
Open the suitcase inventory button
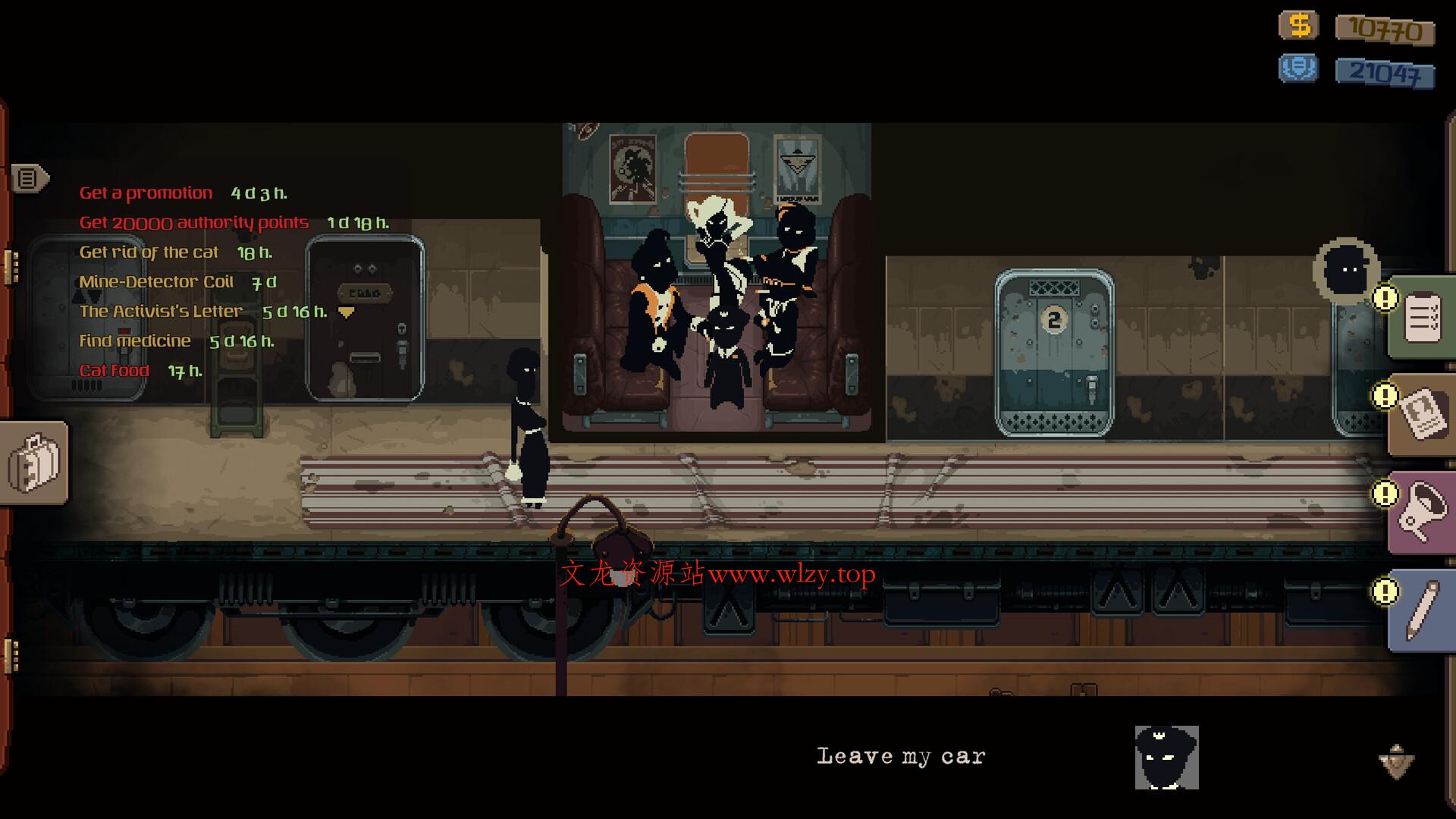point(34,462)
